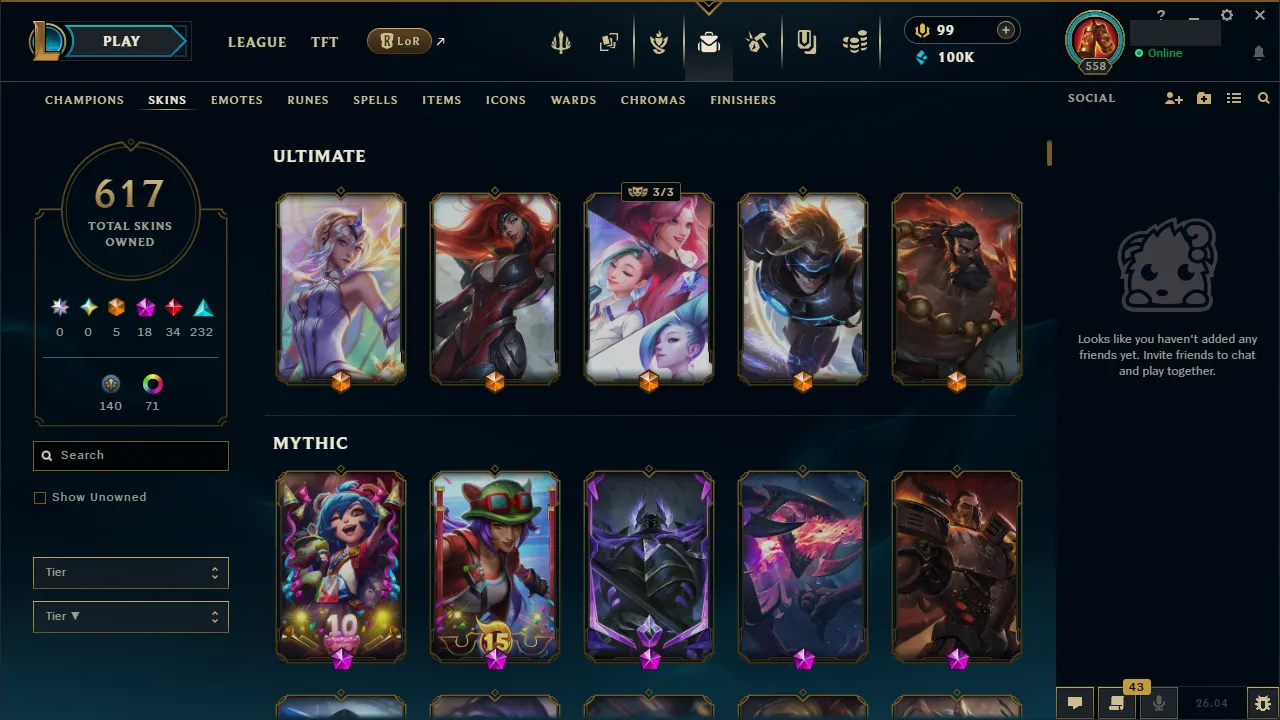Open Legends of Runeterra via the LoR link
Screen dimensions: 1280x720
point(399,41)
